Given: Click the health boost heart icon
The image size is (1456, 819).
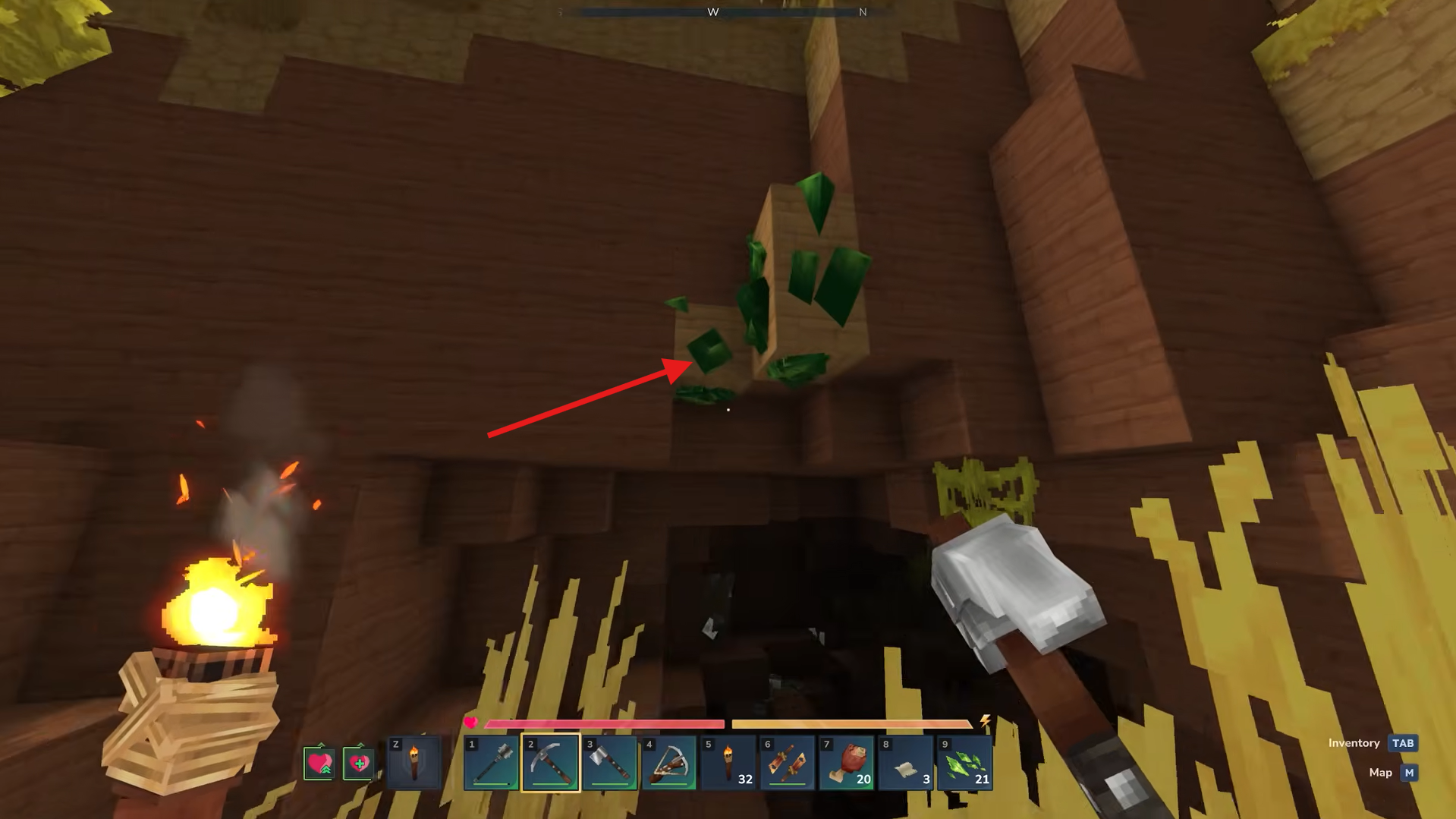Looking at the screenshot, I should point(319,764).
